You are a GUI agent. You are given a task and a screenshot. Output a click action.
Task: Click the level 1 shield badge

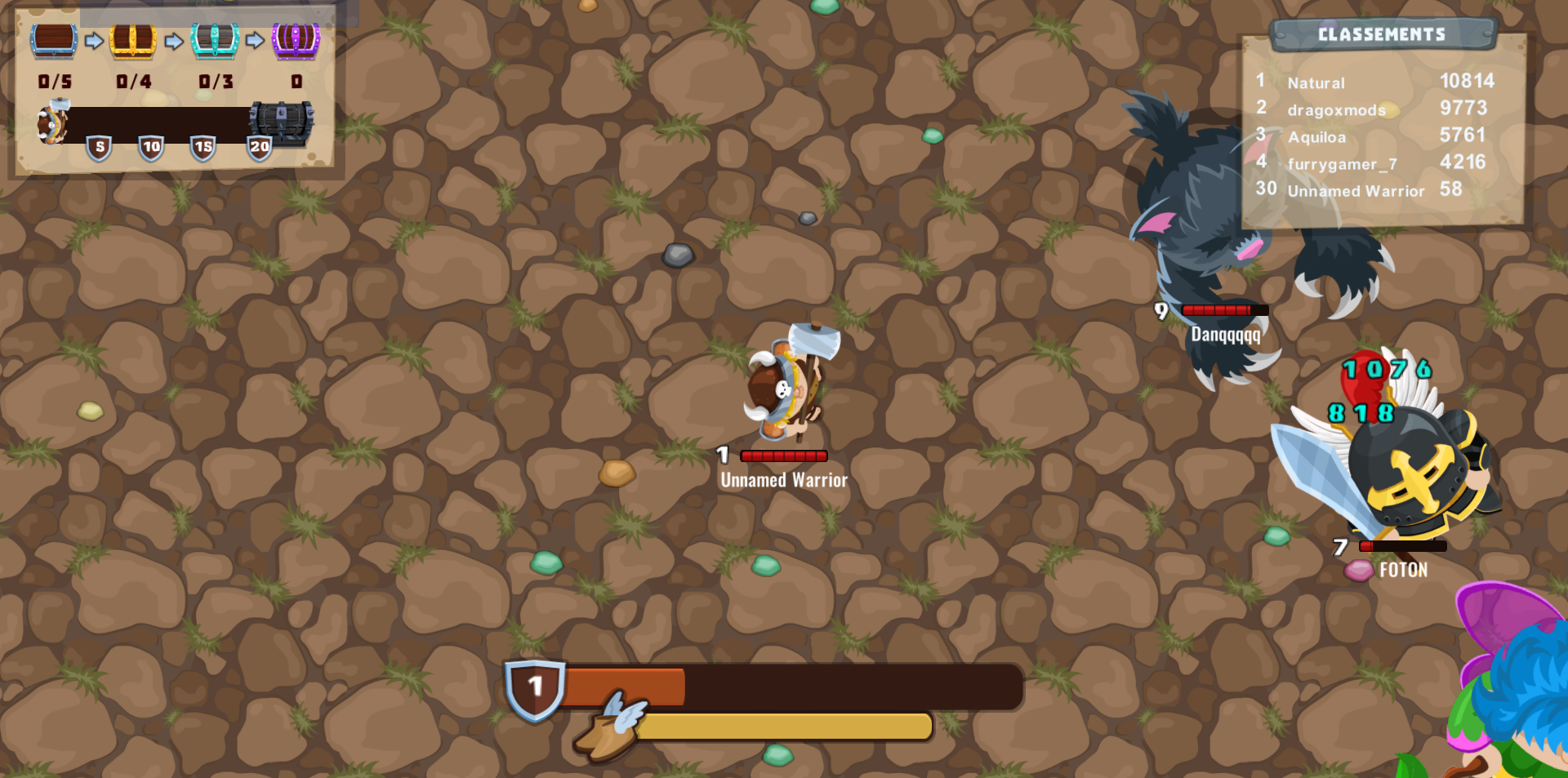tap(535, 688)
